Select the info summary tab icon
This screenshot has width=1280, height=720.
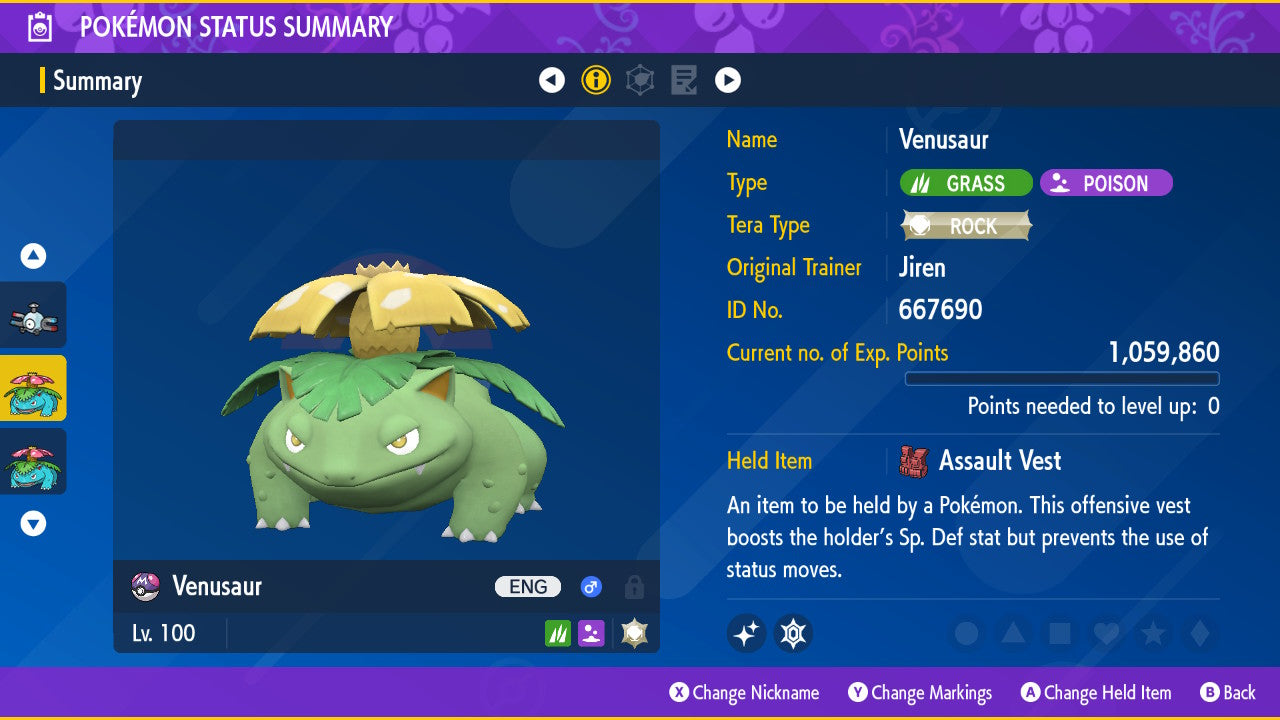point(596,80)
